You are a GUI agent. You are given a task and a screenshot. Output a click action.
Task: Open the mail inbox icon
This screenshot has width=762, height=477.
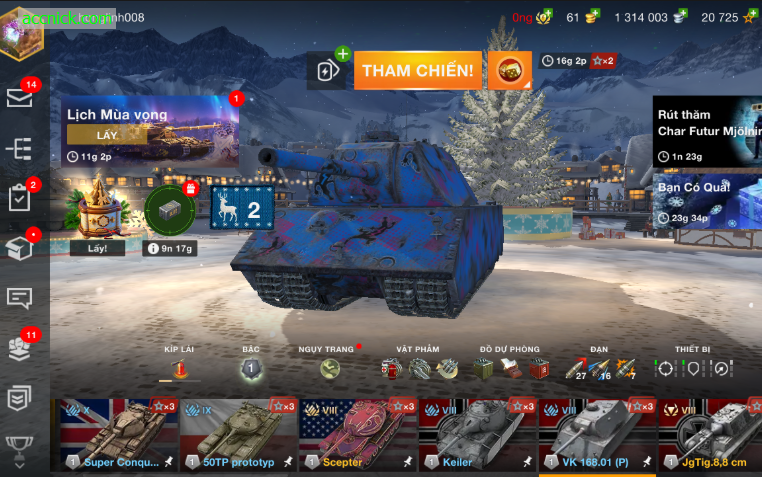[19, 97]
